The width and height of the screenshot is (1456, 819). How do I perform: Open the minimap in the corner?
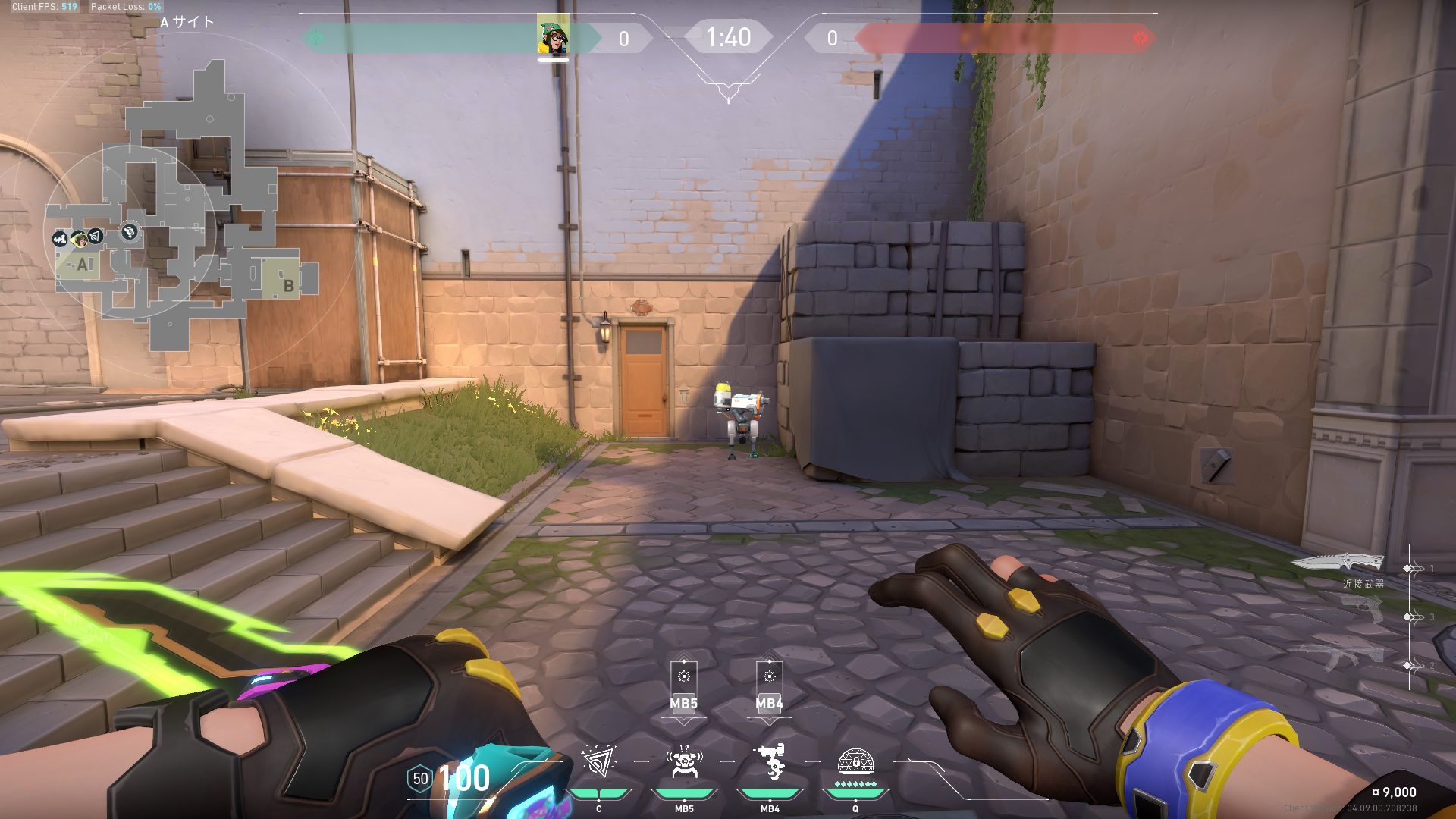182,212
